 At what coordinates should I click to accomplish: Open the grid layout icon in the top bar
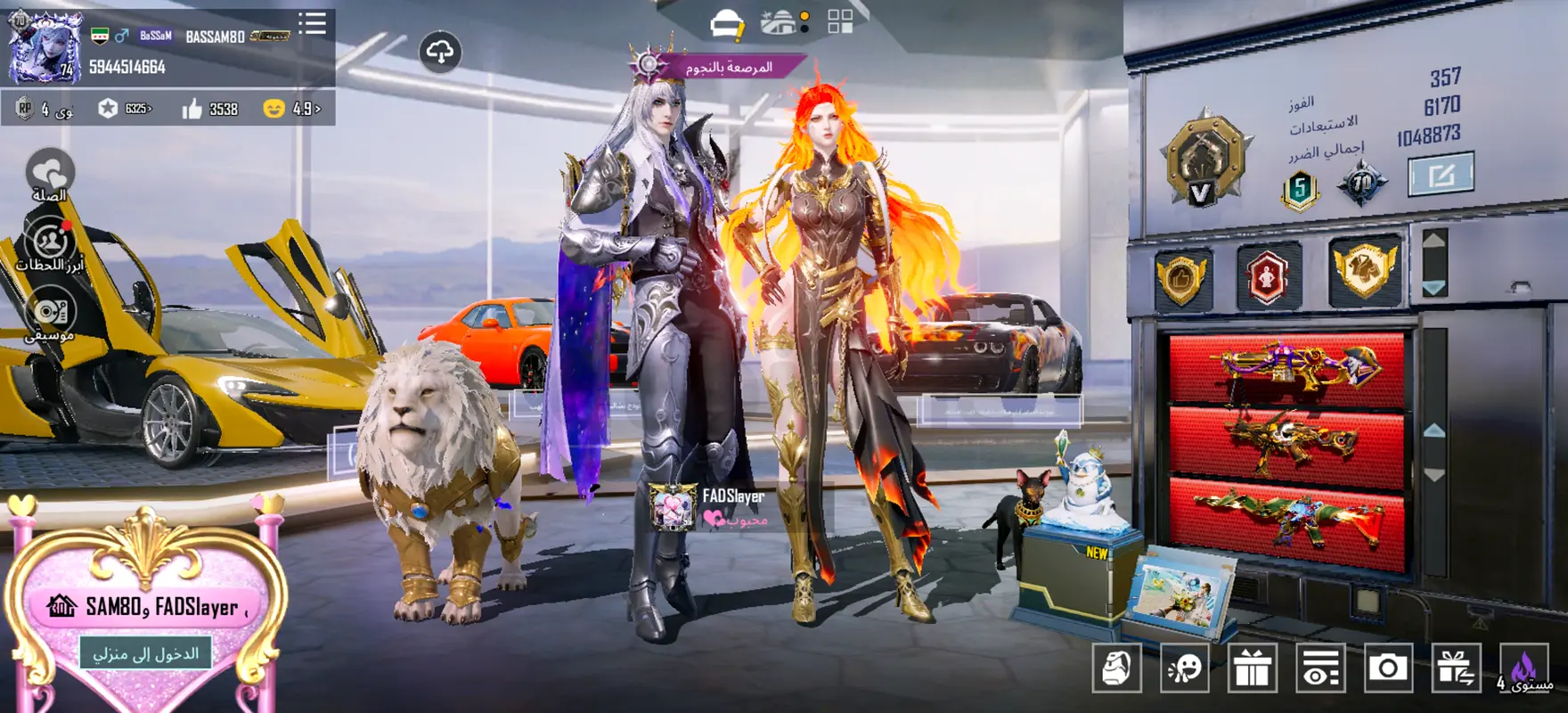click(x=840, y=22)
